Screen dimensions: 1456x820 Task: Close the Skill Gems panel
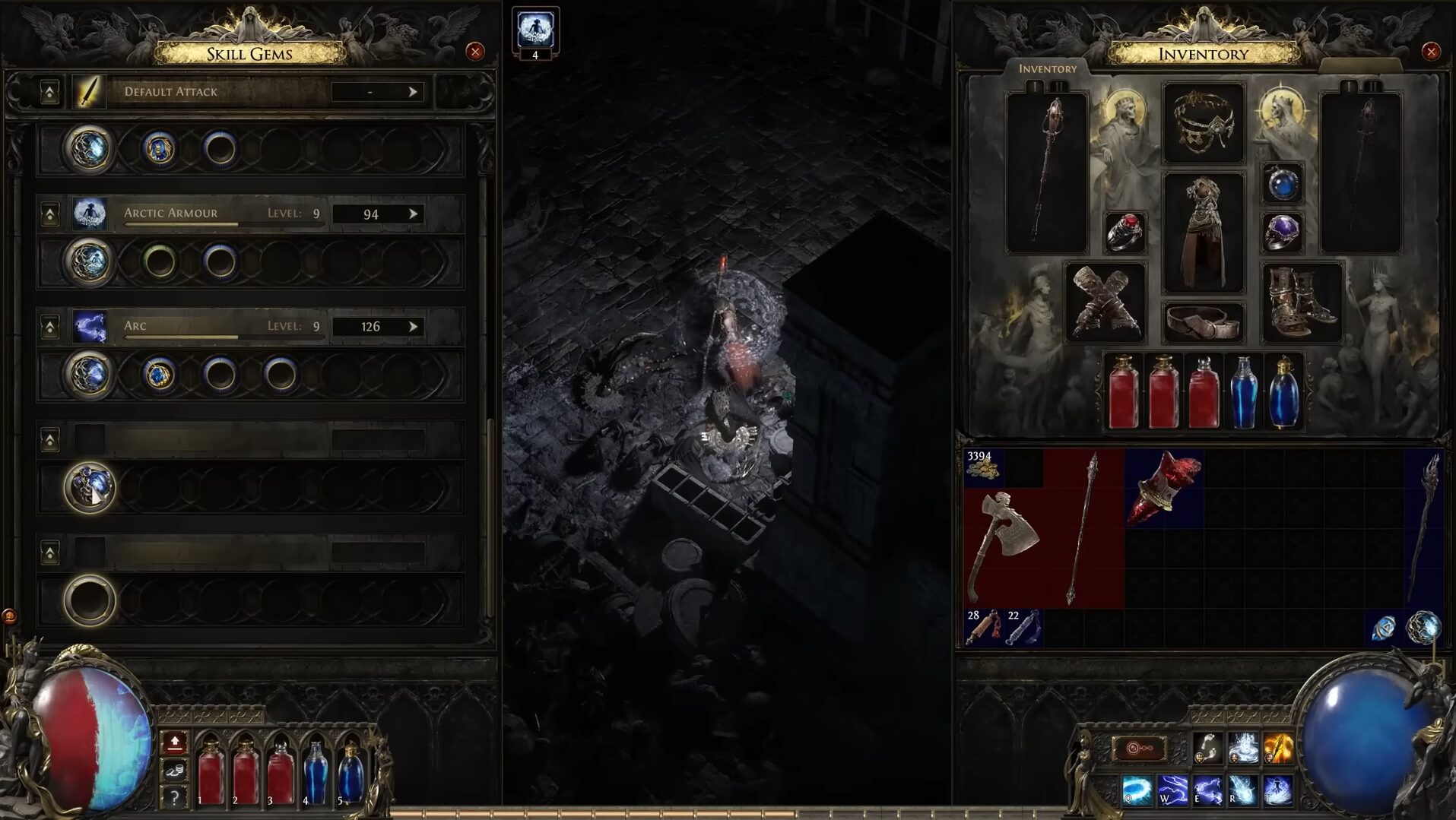pyautogui.click(x=475, y=52)
